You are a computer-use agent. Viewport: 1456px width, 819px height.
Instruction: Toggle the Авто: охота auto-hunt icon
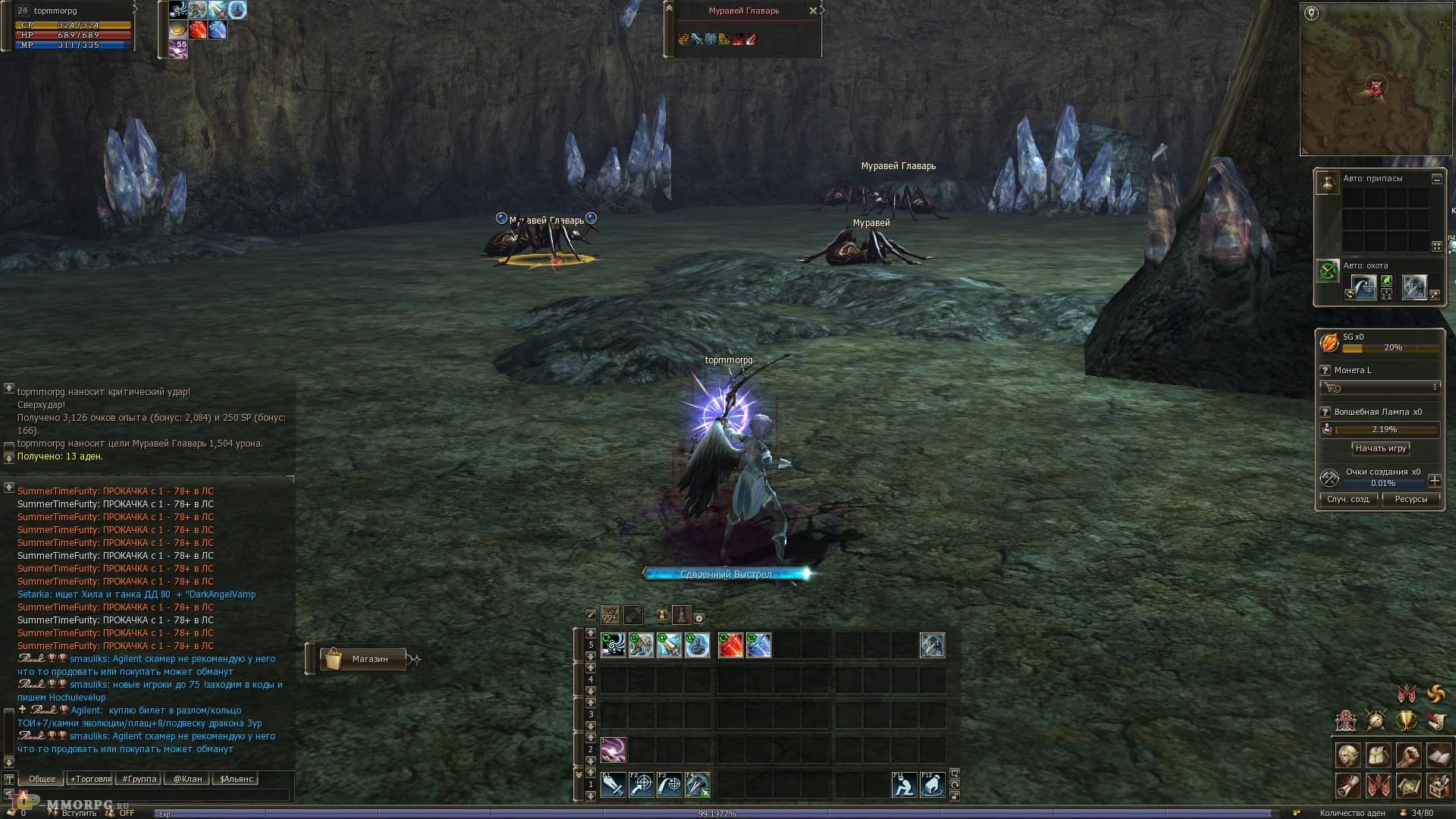coord(1329,270)
